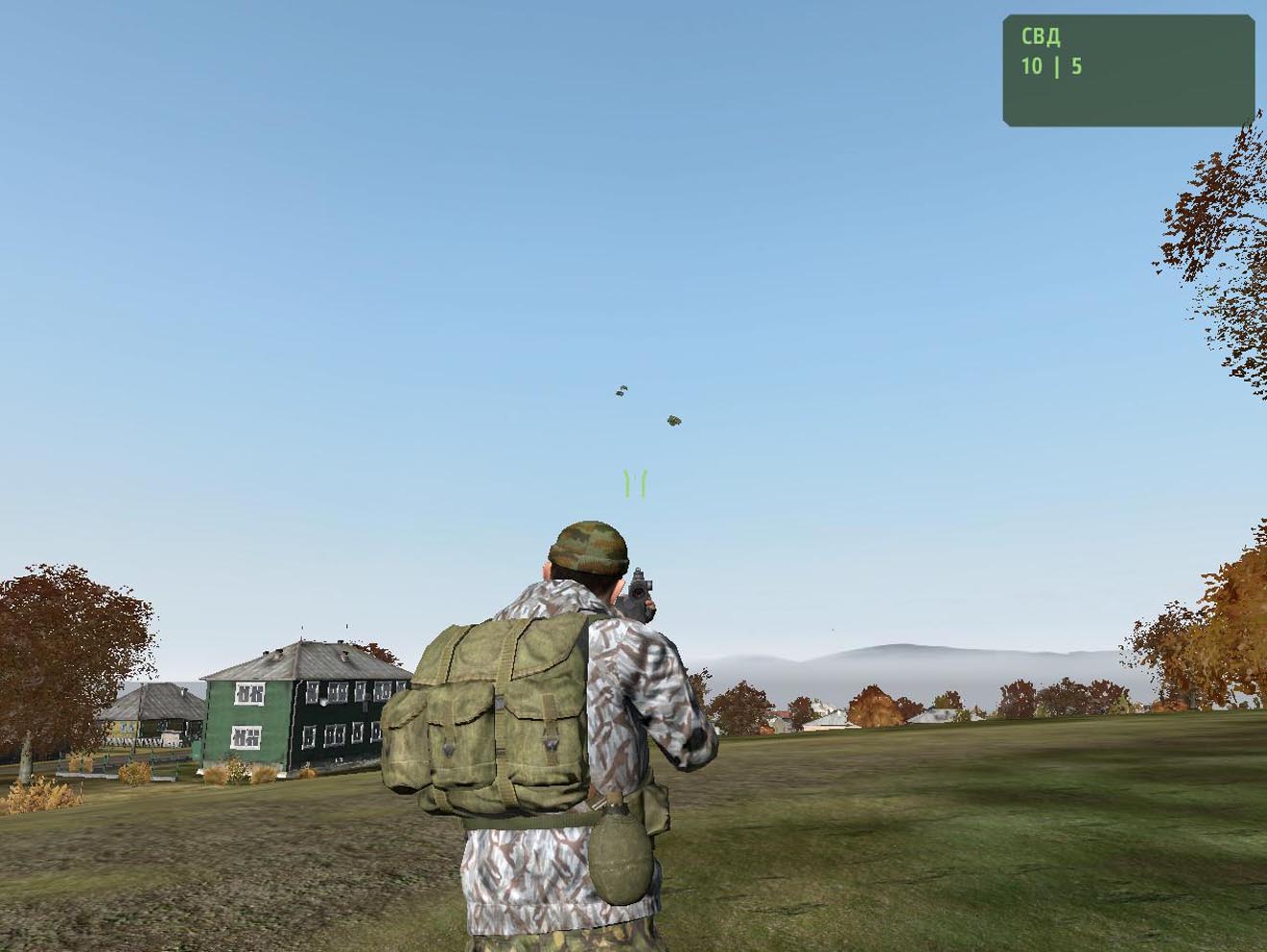Click the building's chimney on the roof
The height and width of the screenshot is (952, 1267).
pos(275,656)
